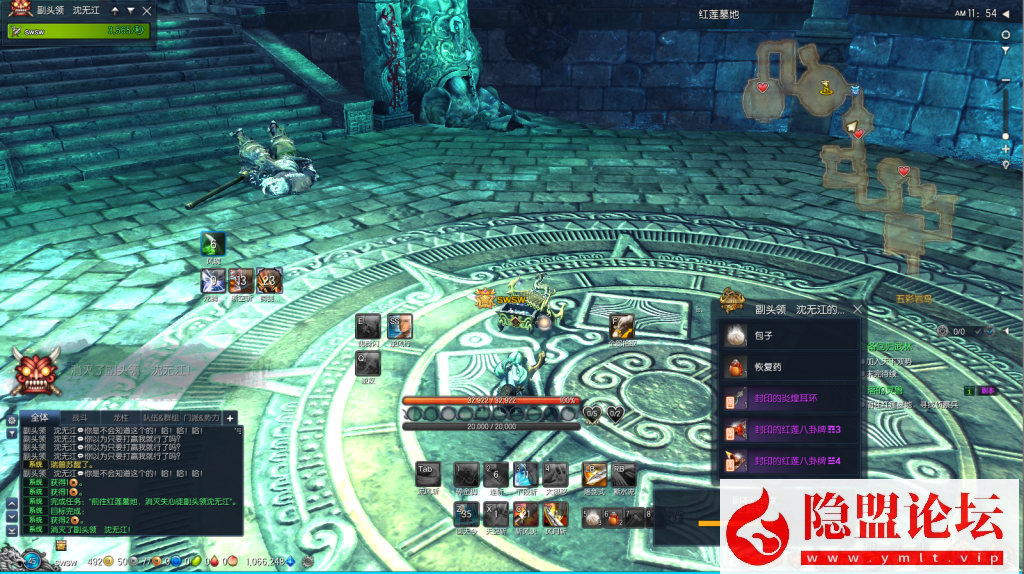Select the 封印的红莲八卦牌 3 loot row

pos(790,430)
